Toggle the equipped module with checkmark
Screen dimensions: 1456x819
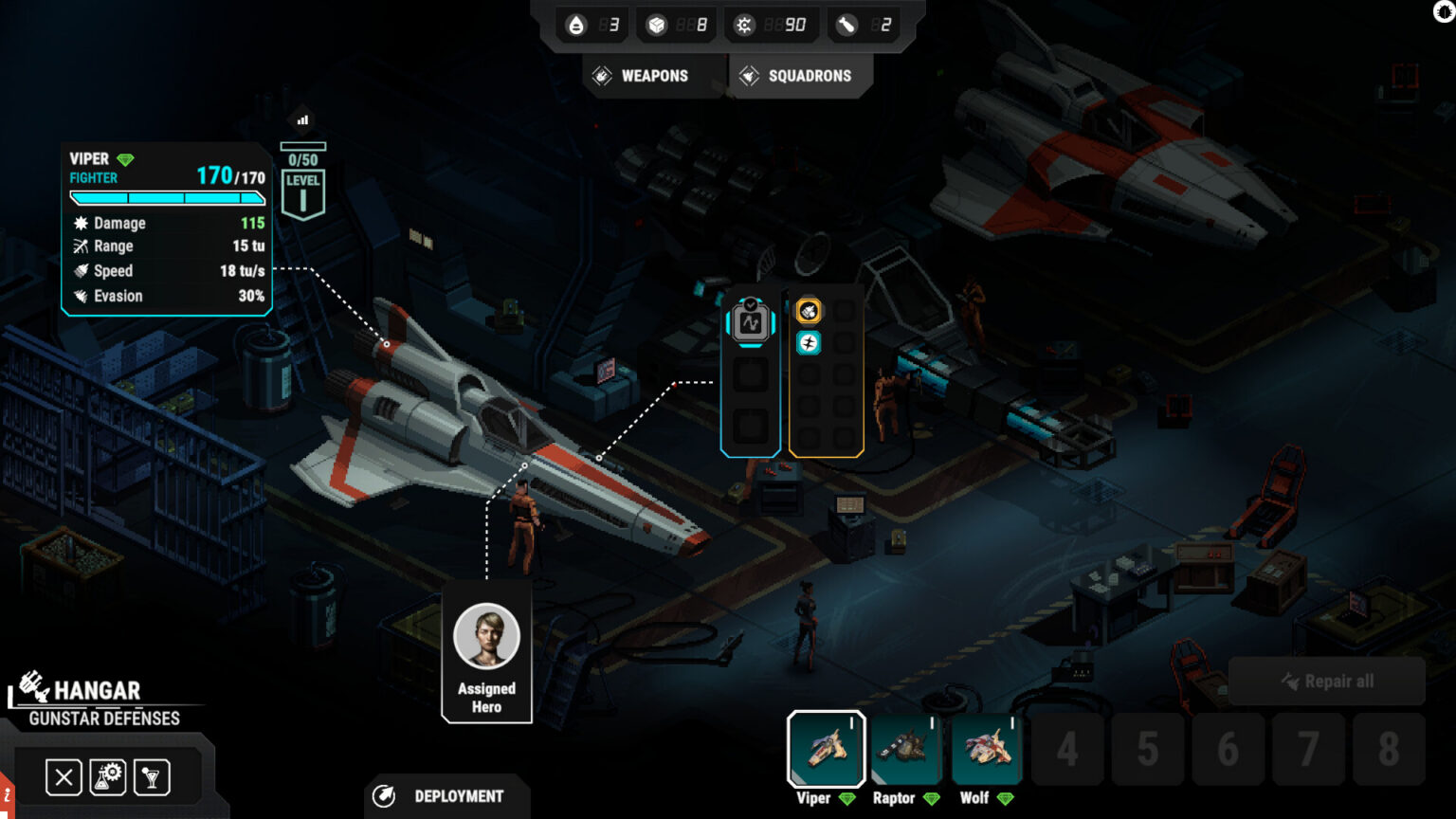pos(750,322)
